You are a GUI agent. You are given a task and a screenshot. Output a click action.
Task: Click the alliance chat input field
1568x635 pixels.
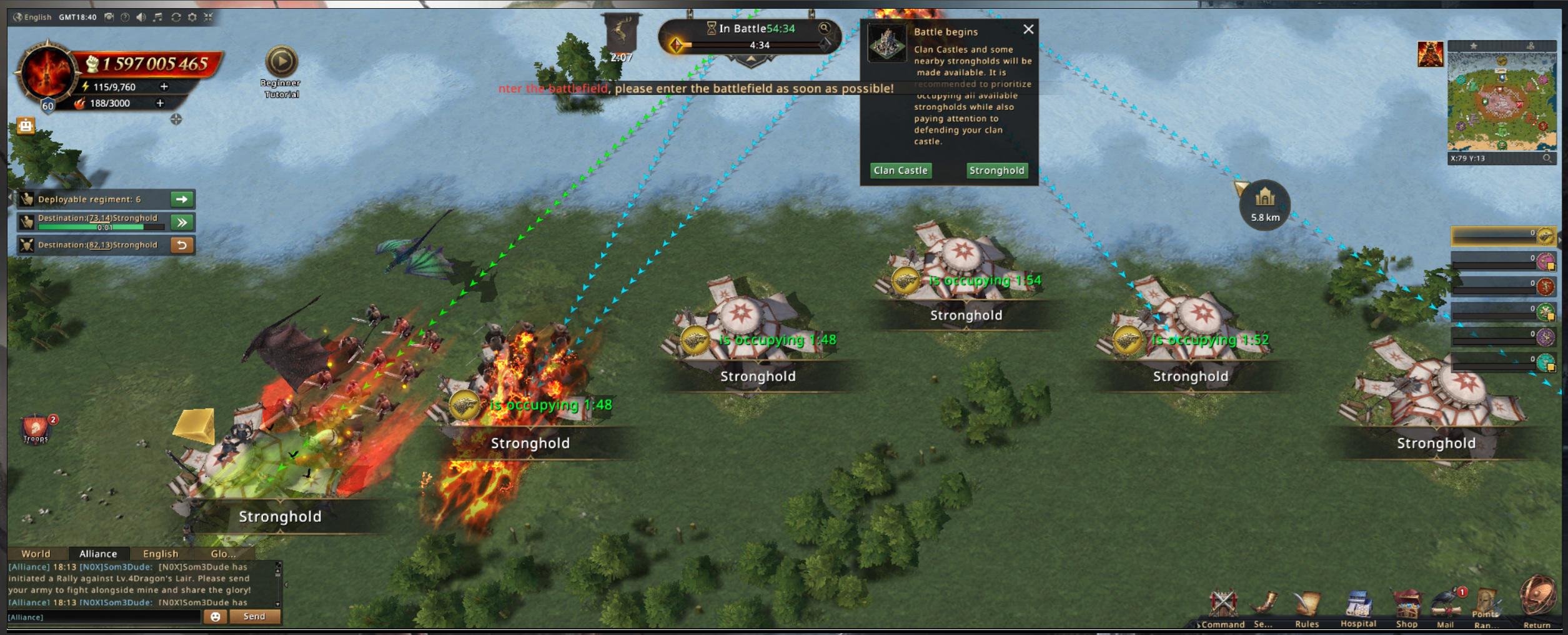pos(103,617)
